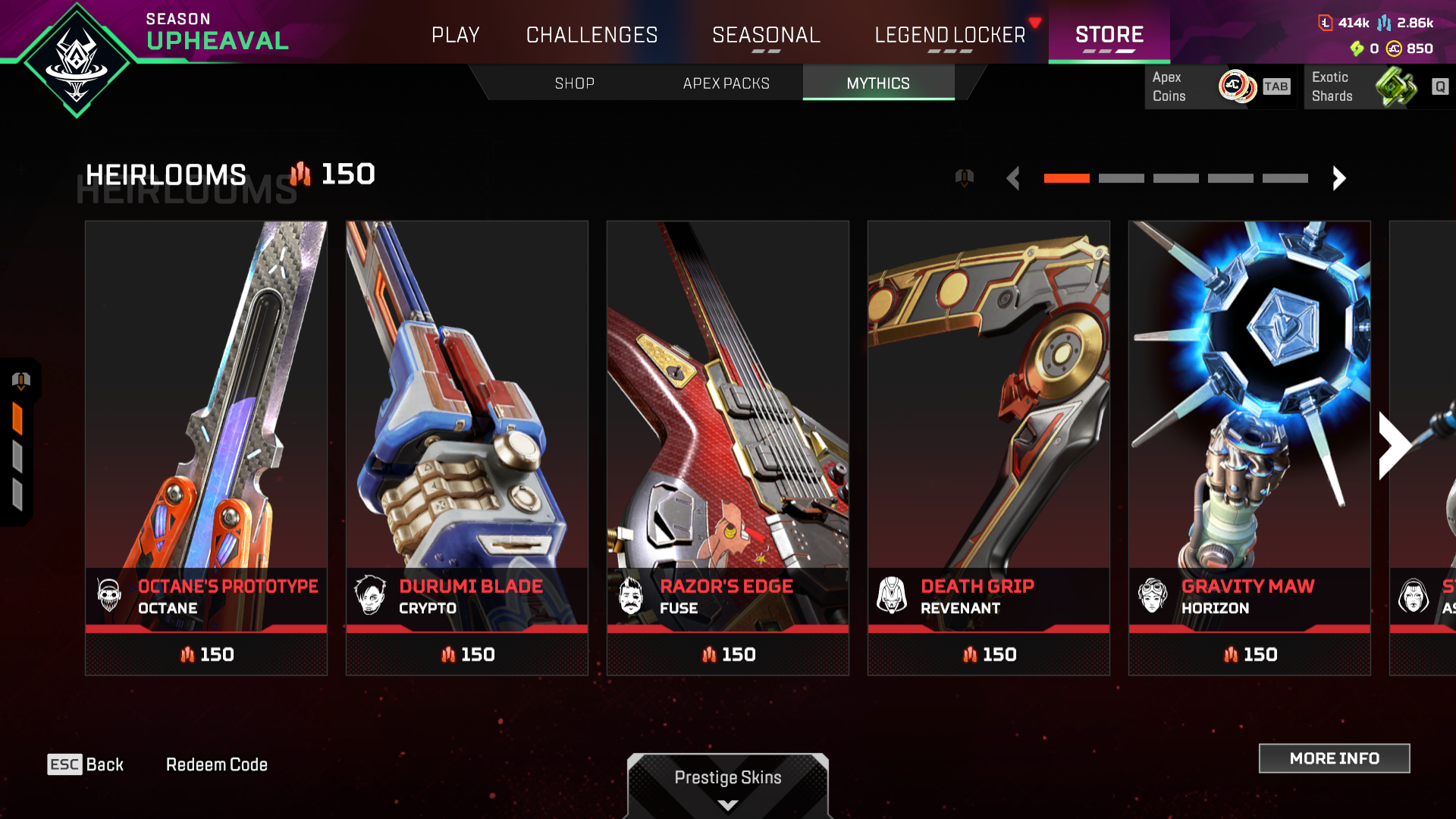Go to the Legend Locker

(949, 35)
